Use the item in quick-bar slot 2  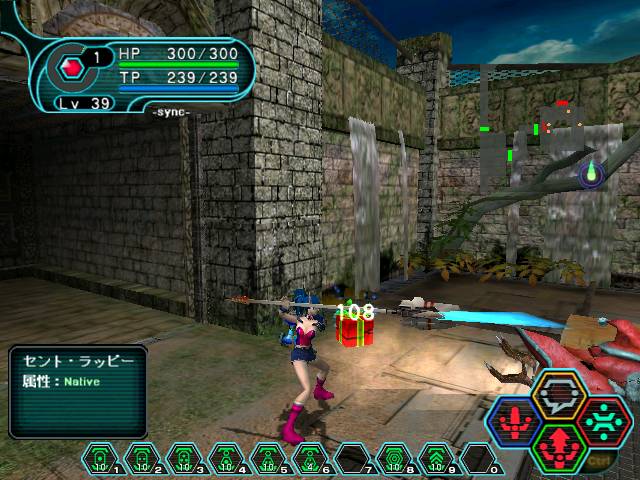[141, 457]
